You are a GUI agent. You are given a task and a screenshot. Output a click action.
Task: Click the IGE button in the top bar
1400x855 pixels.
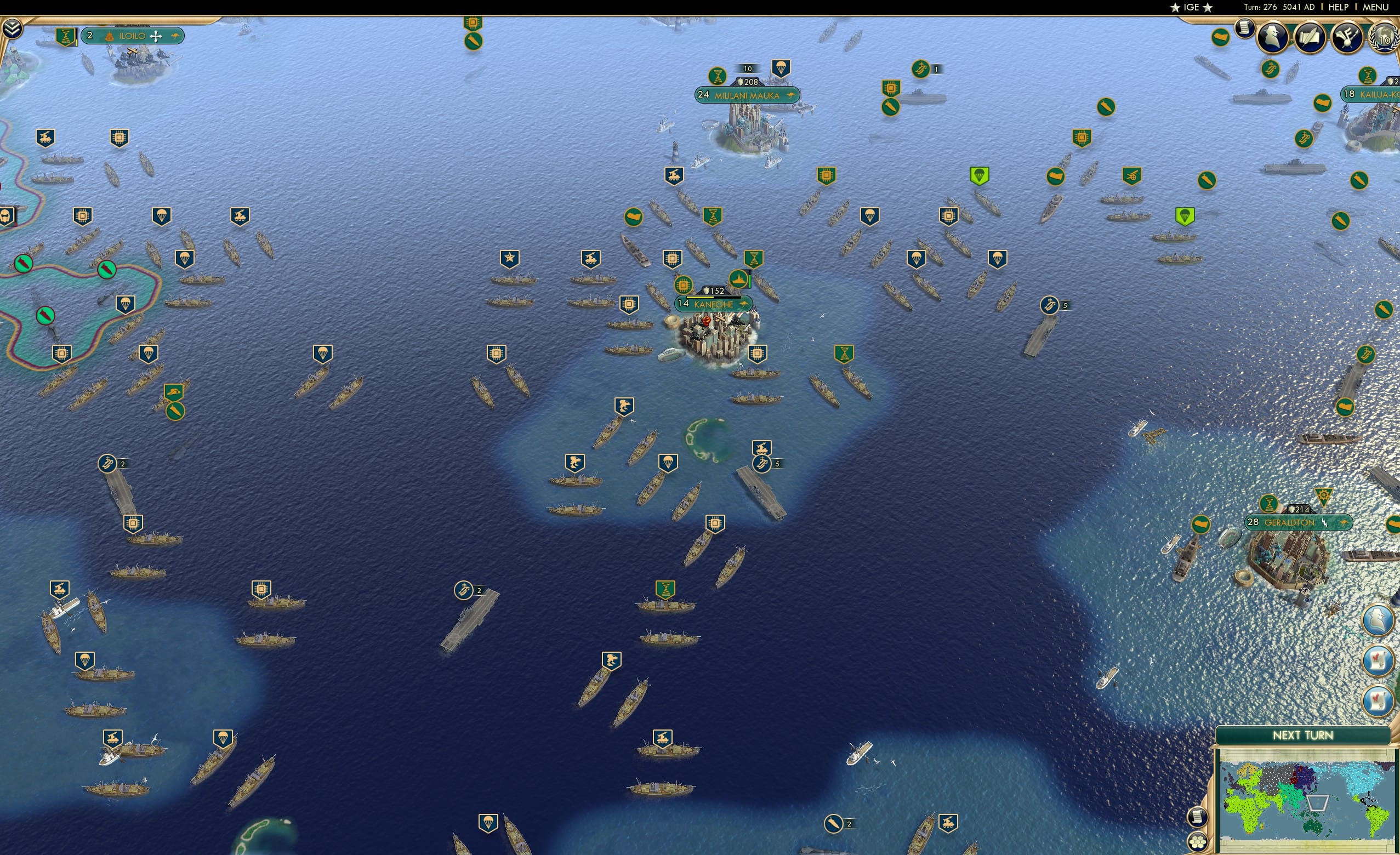1192,7
